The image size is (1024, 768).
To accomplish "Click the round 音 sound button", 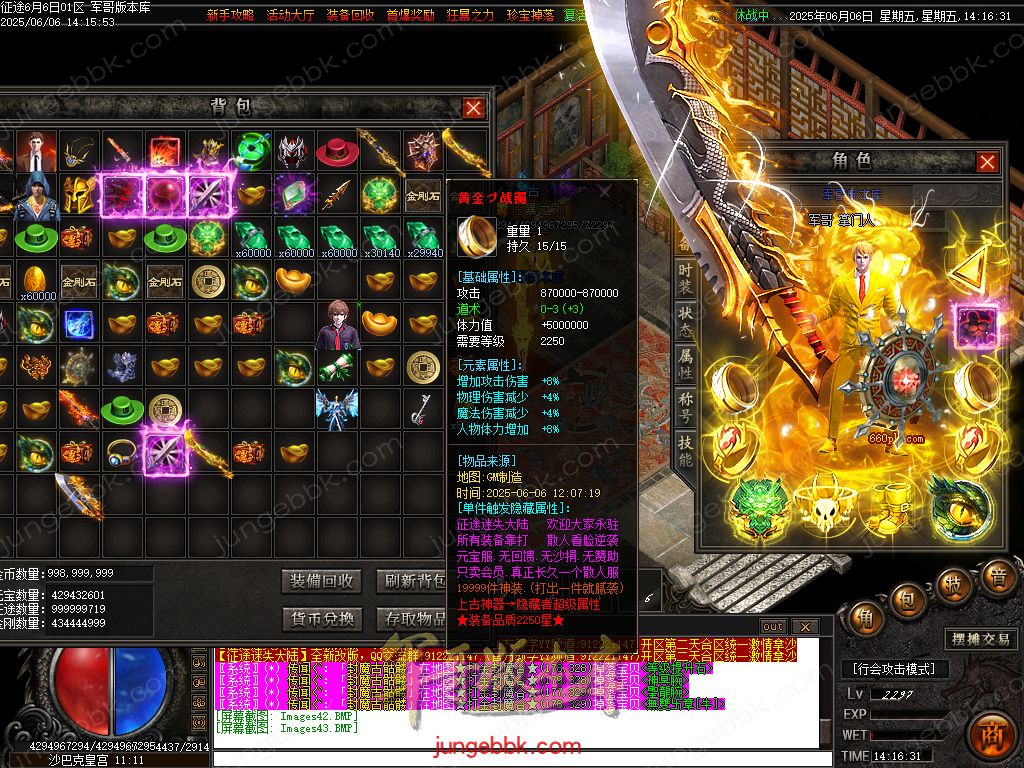I will (997, 578).
